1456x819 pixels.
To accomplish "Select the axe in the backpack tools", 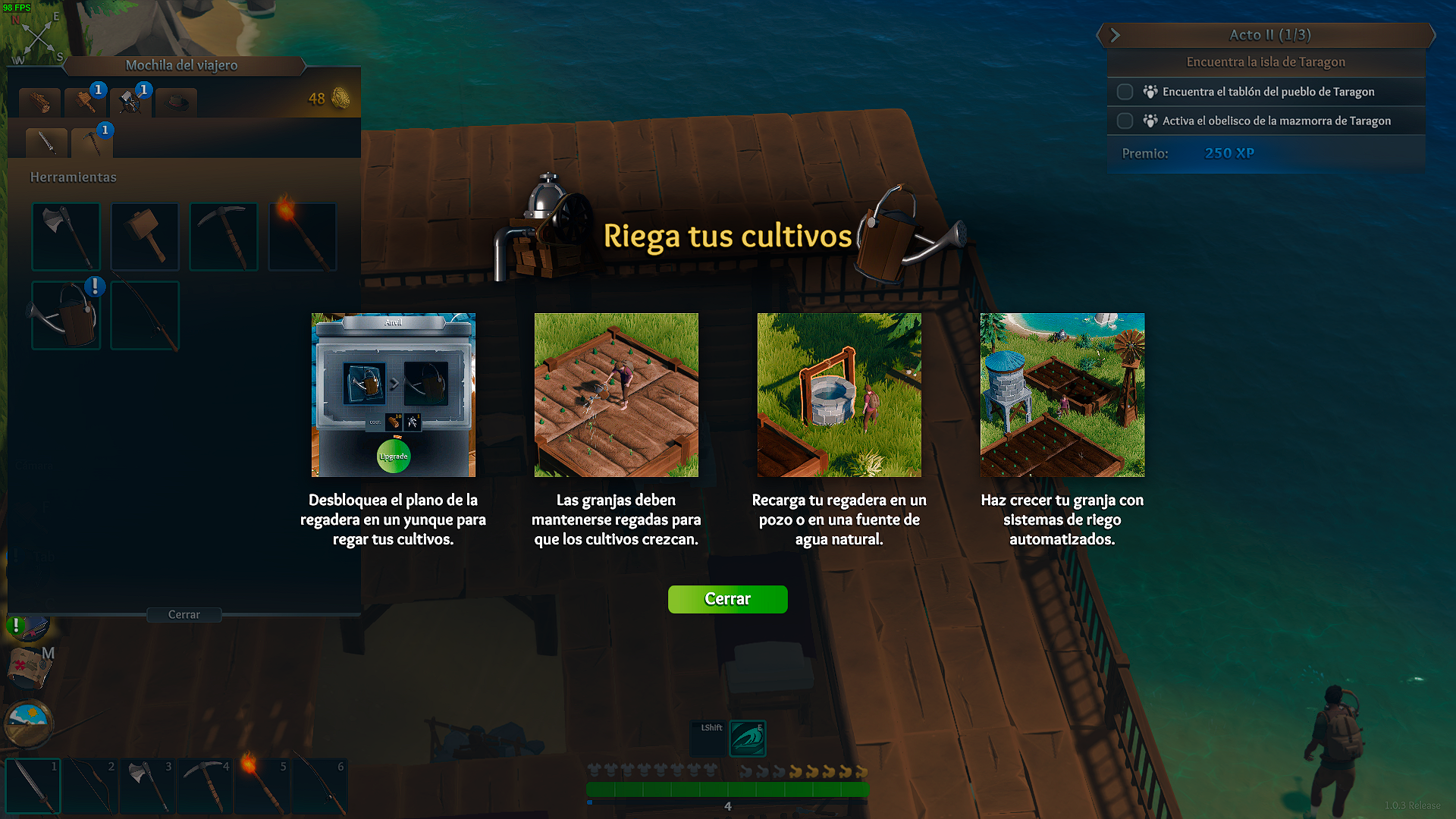I will tap(66, 236).
